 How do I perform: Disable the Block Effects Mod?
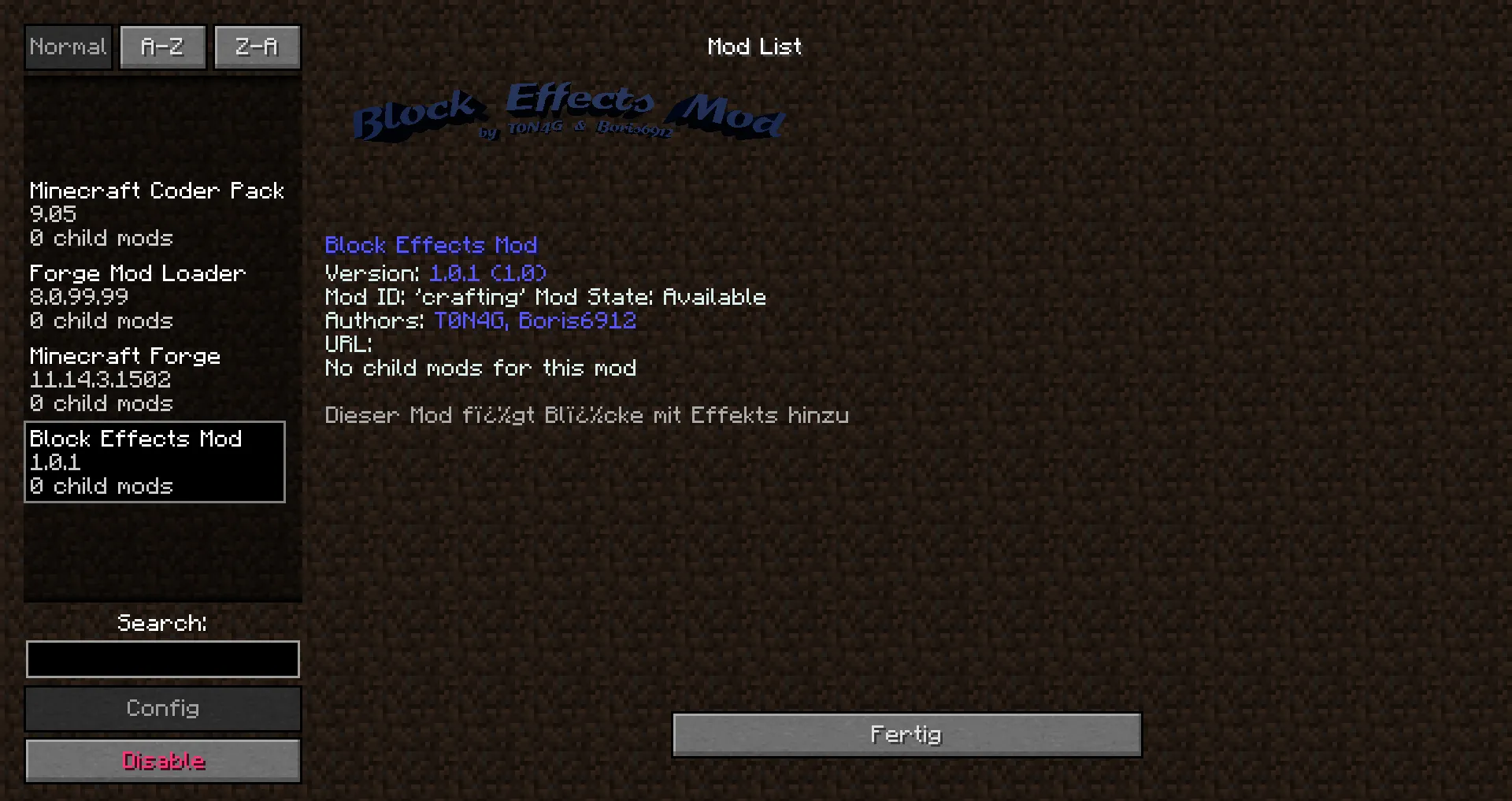pyautogui.click(x=162, y=760)
